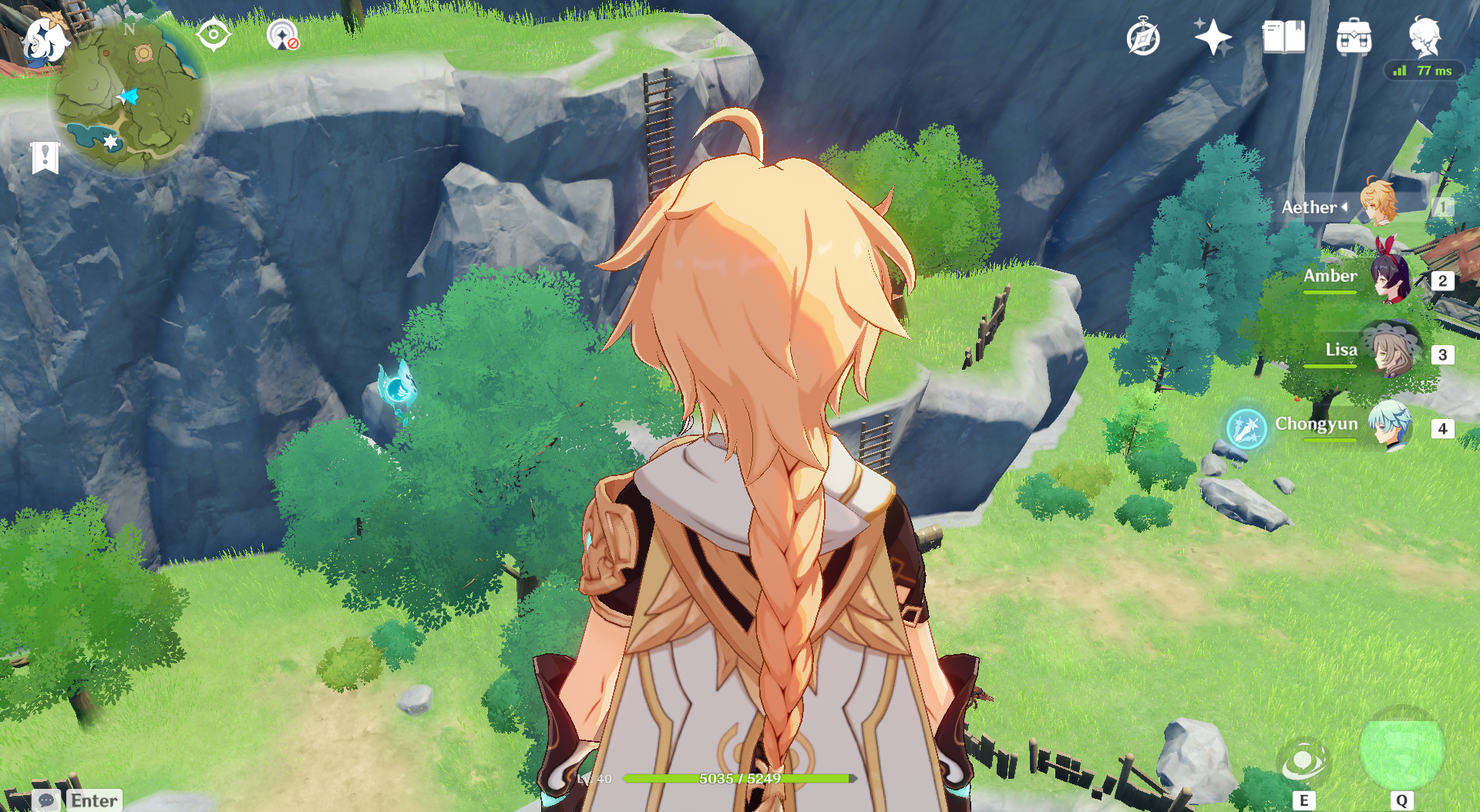
Task: Open the events compass icon
Action: [1143, 38]
